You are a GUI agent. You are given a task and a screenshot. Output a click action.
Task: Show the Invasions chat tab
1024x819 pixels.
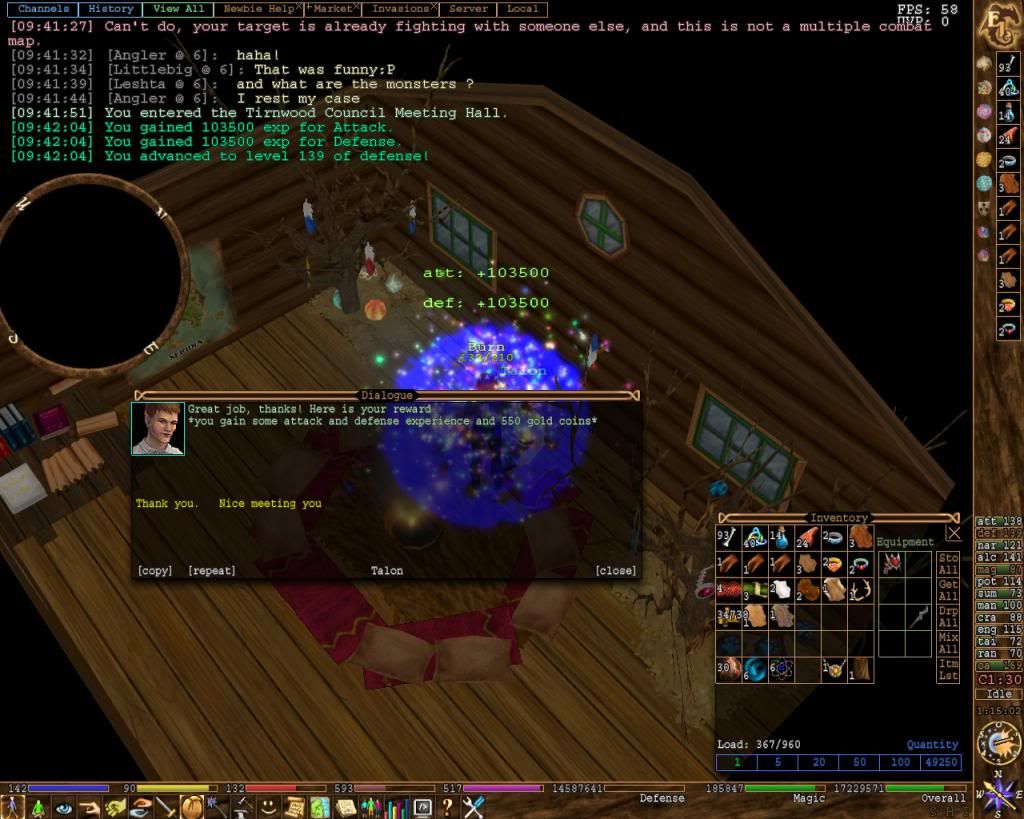pos(399,9)
